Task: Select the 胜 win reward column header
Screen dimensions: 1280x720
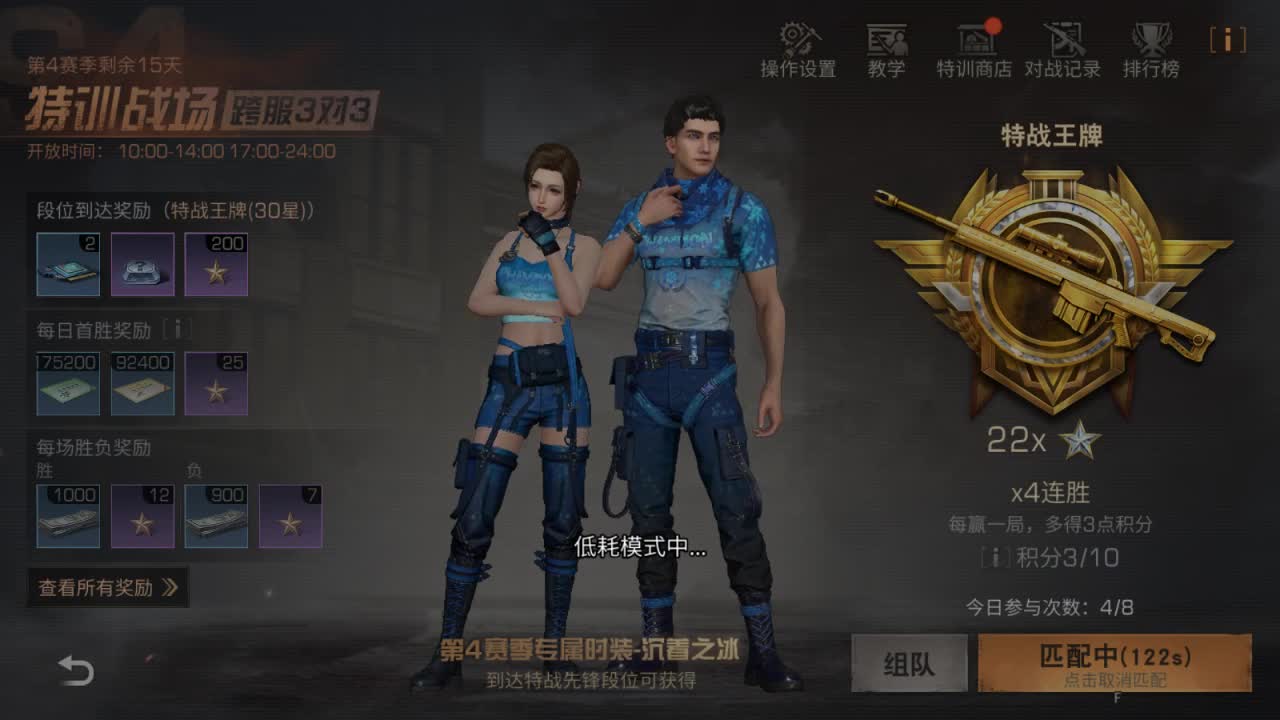Action: click(x=43, y=470)
